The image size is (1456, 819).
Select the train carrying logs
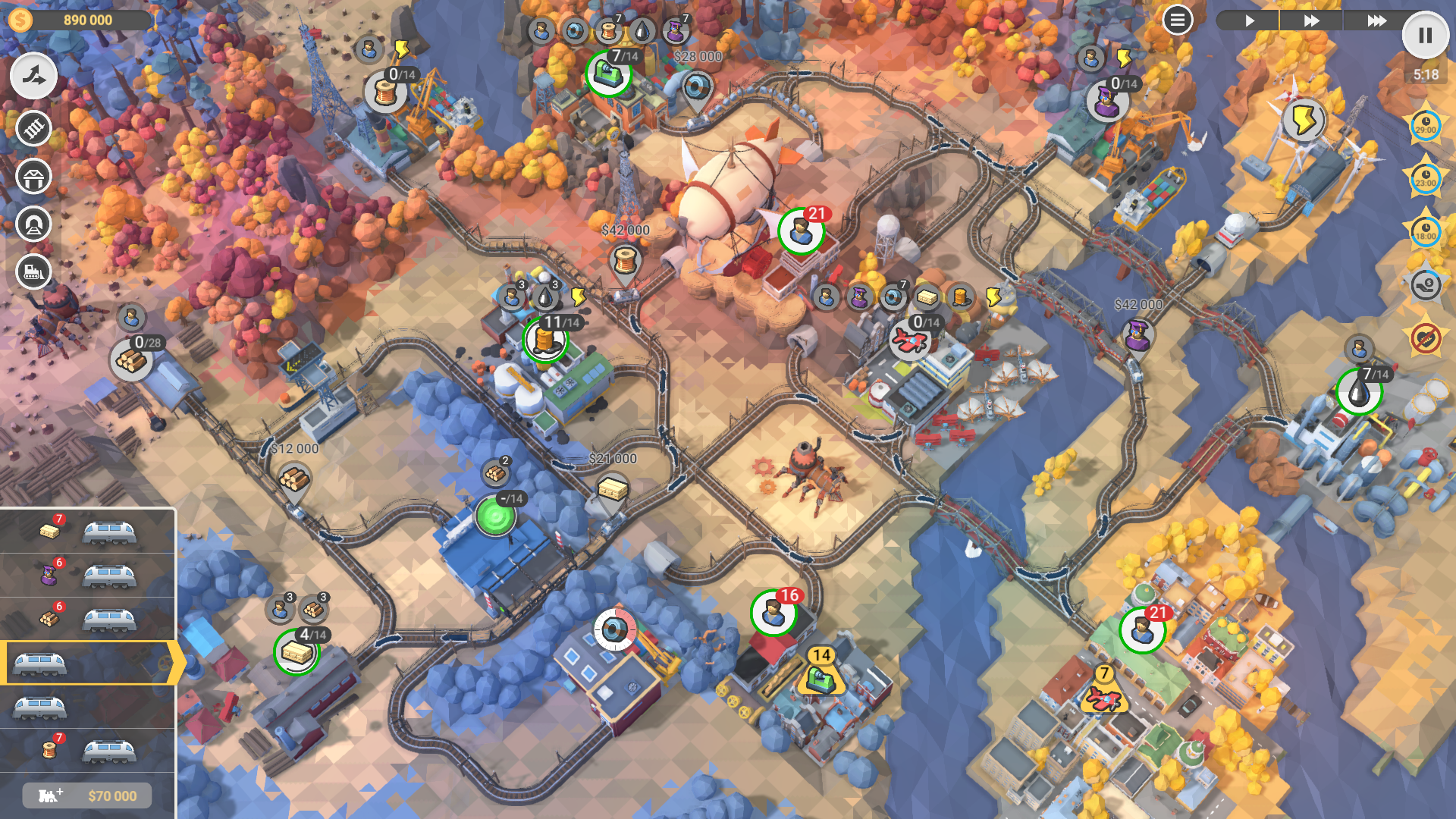pos(88,620)
